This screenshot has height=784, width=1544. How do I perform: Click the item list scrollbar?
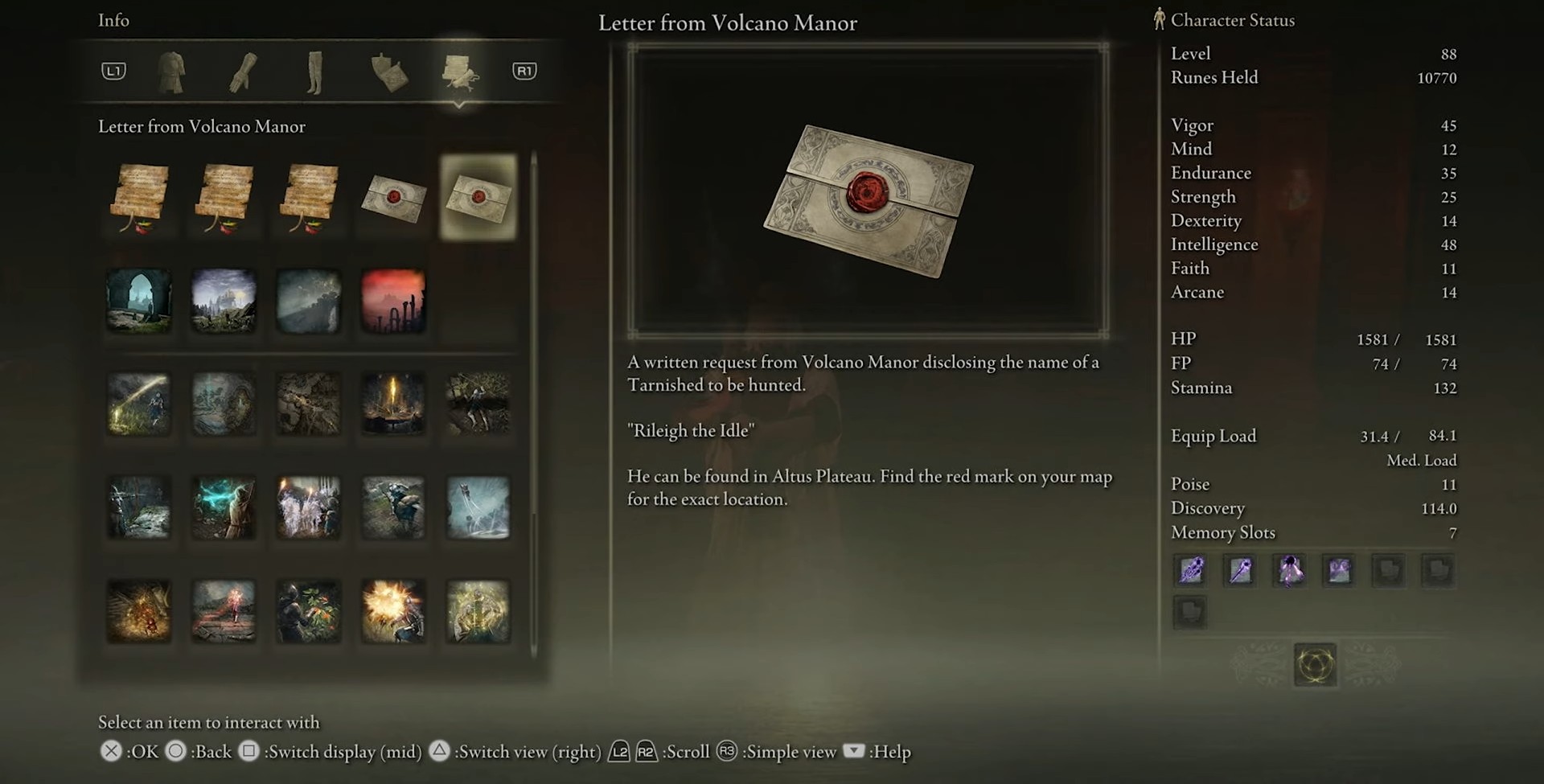(533, 402)
